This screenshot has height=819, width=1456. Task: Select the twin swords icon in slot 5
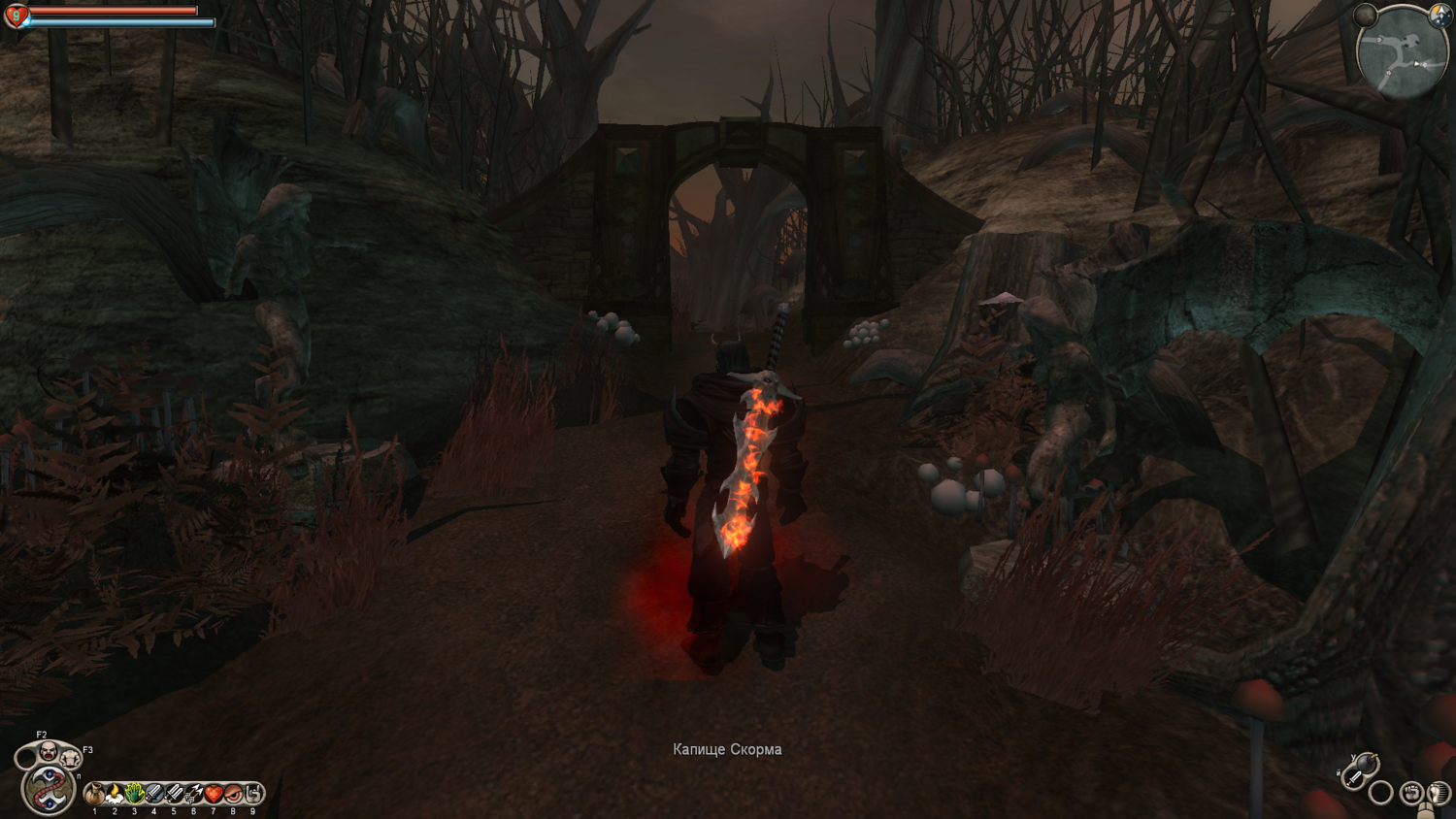click(174, 794)
